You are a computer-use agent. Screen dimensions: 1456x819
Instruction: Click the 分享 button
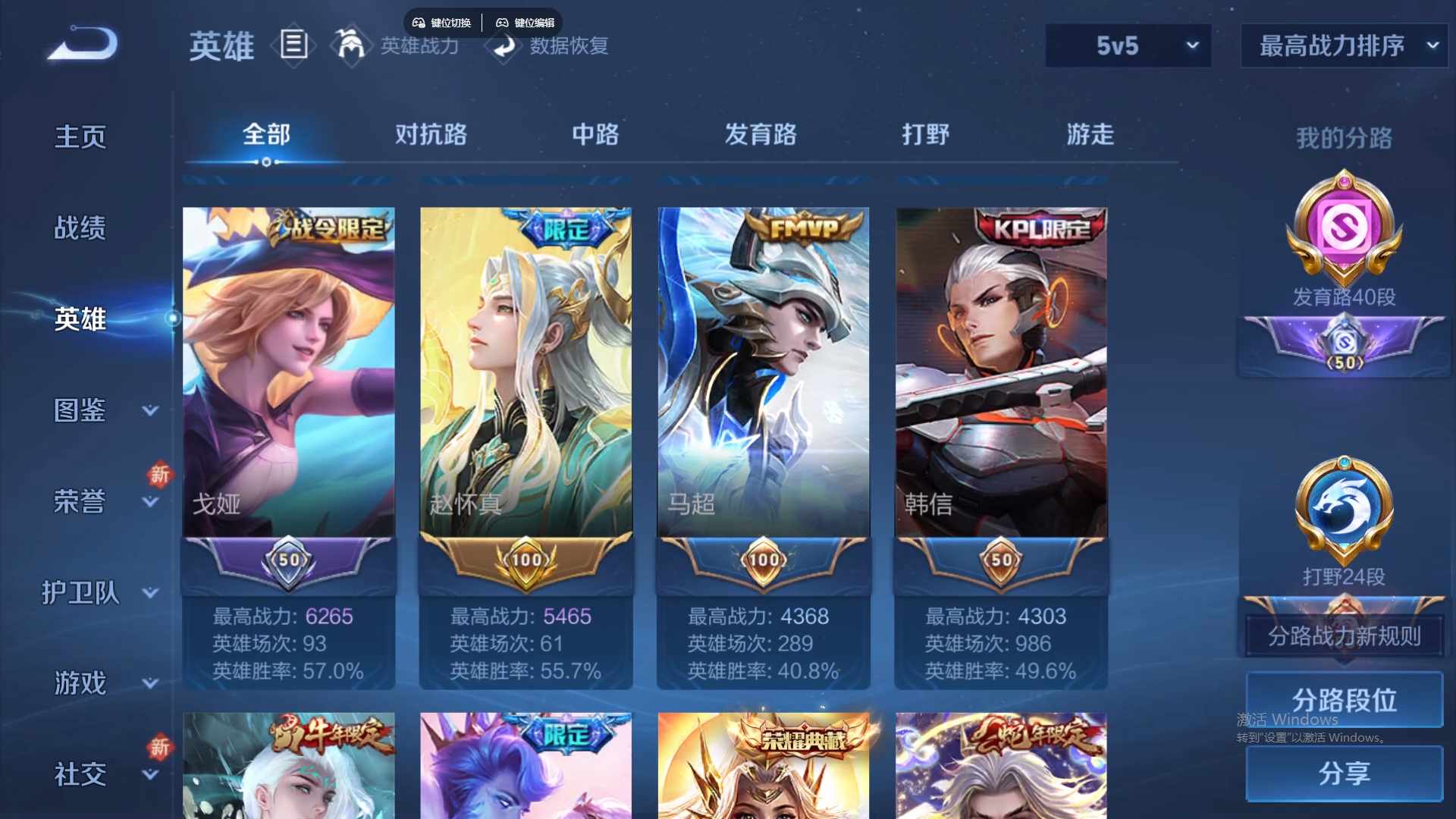[1343, 773]
